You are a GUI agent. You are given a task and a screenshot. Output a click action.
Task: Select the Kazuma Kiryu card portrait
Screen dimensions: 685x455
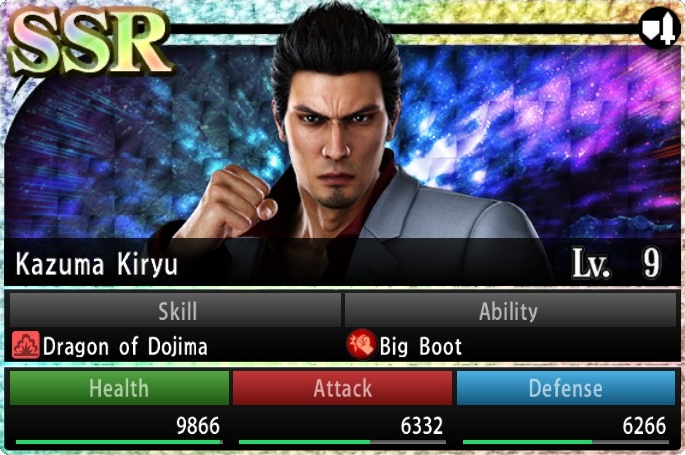click(x=345, y=140)
